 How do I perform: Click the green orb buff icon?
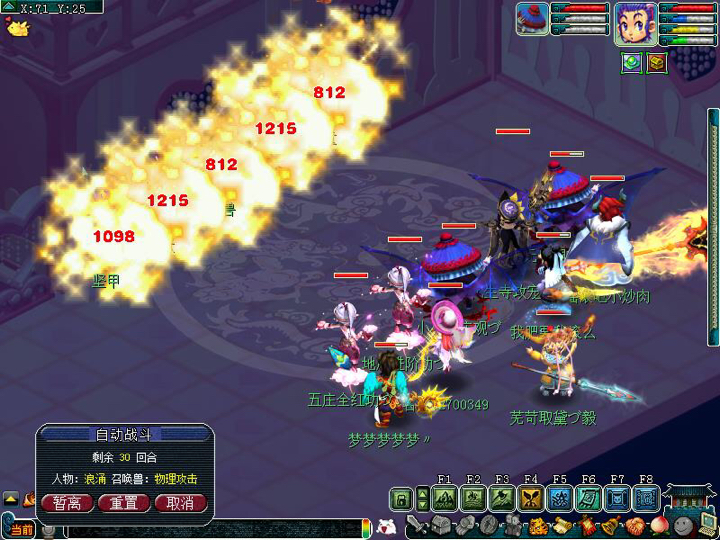point(631,62)
